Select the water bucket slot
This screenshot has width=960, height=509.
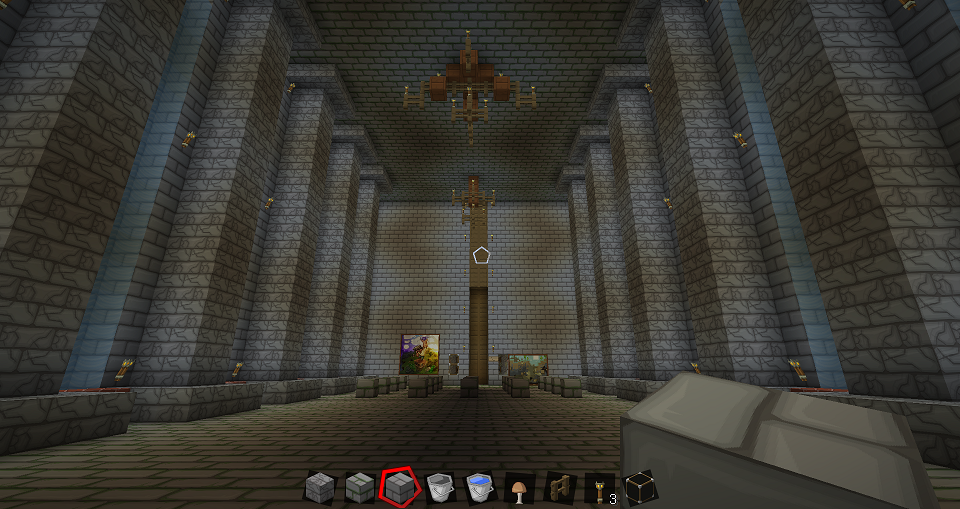tap(479, 488)
